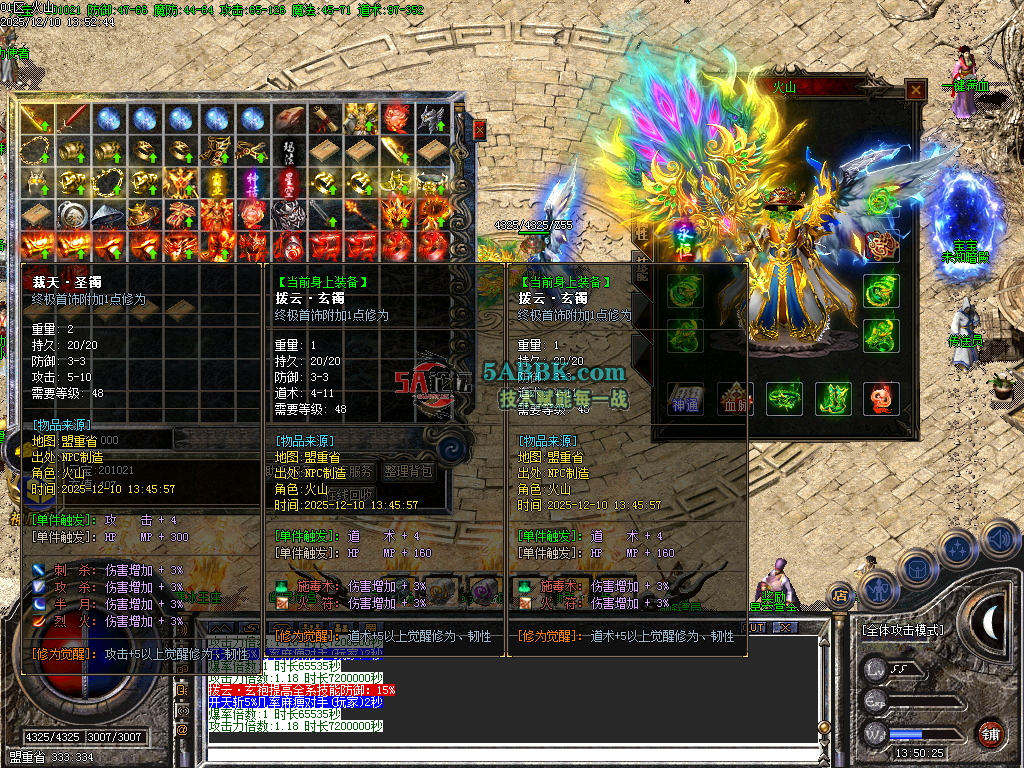Select the equipped green boots slot
This screenshot has width=1024, height=768.
tap(832, 398)
